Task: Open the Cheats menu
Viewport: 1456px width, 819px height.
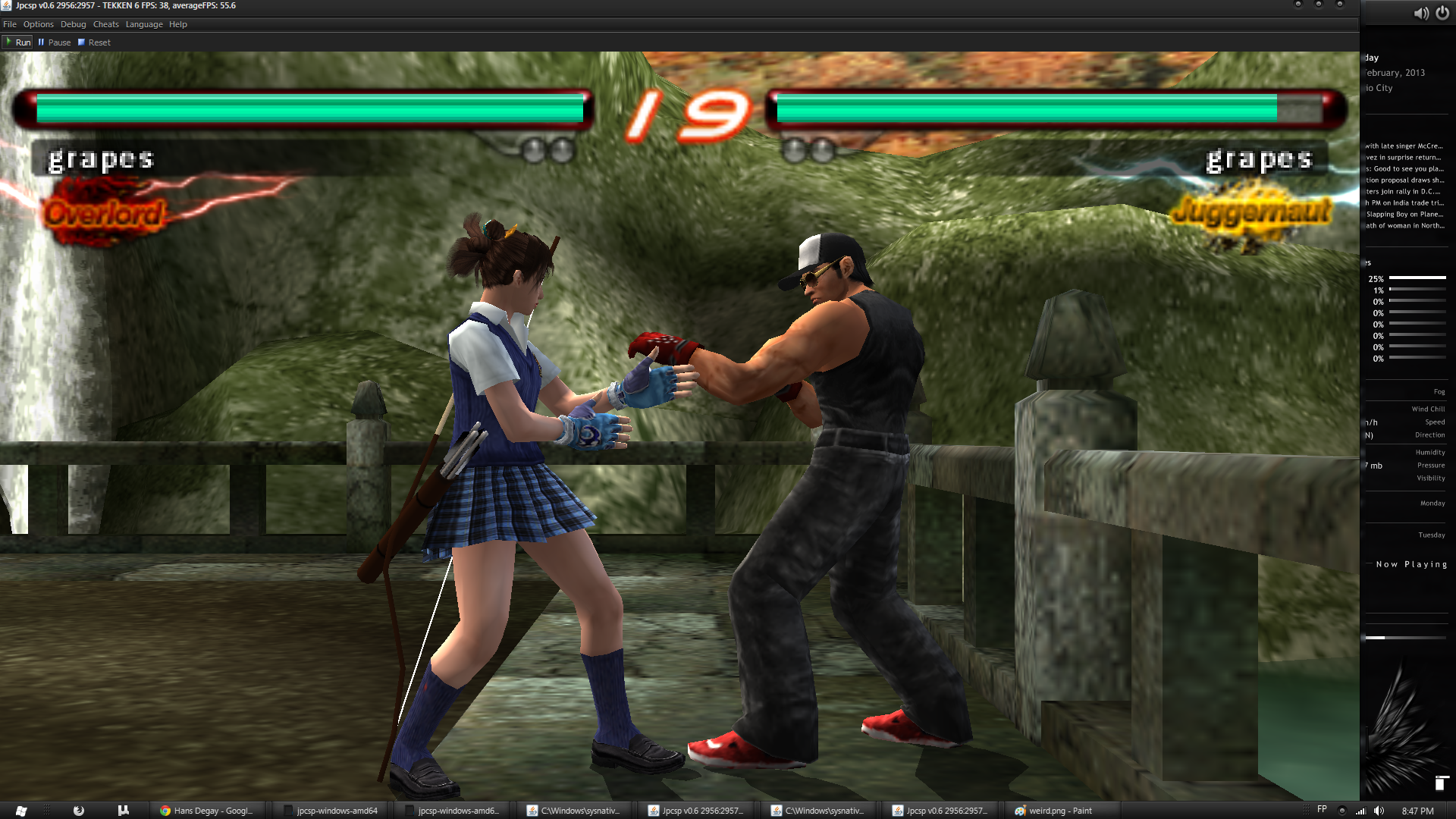Action: (105, 24)
